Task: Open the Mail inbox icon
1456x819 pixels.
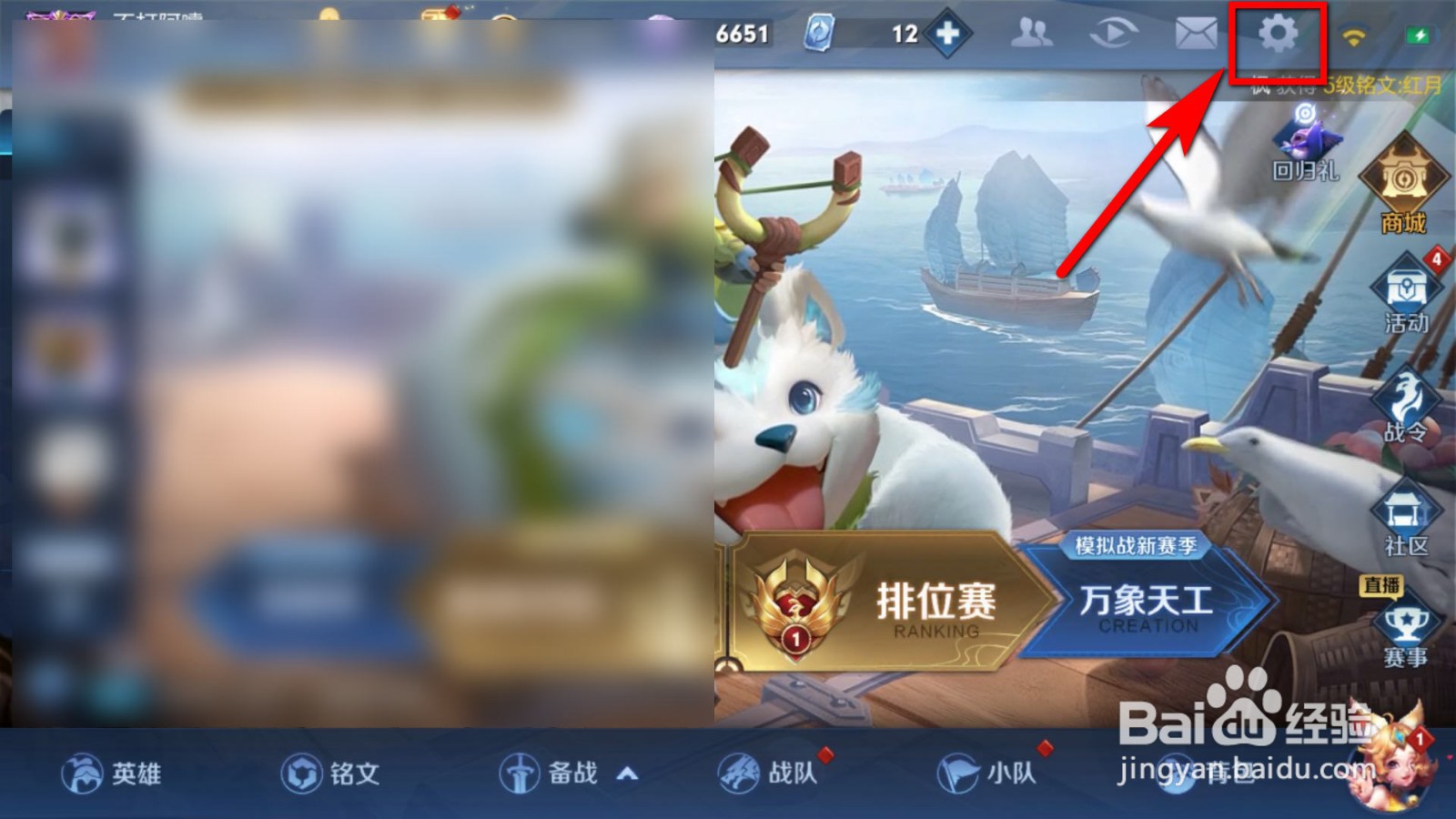Action: point(1195,34)
